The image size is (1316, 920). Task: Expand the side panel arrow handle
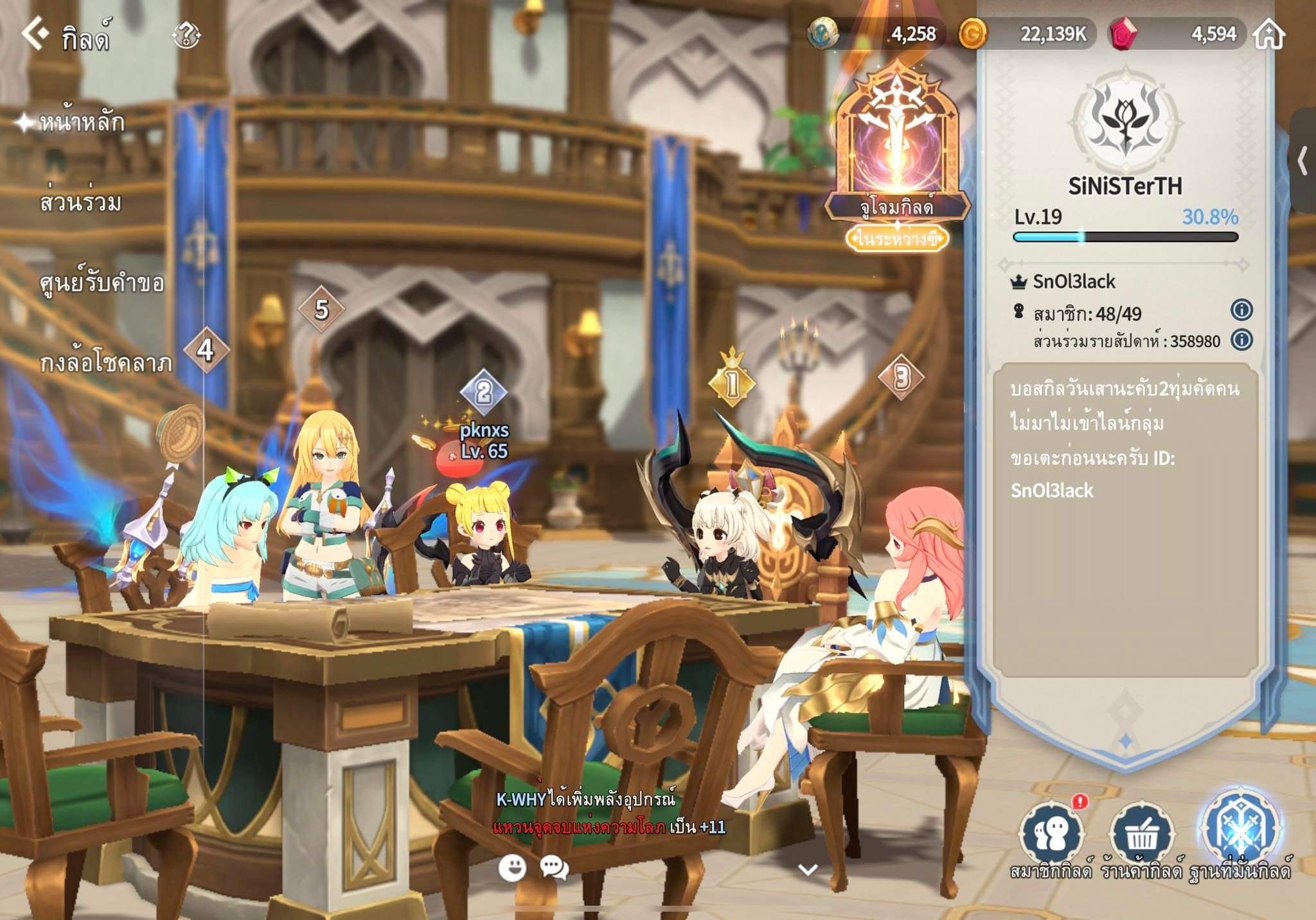coord(1303,161)
